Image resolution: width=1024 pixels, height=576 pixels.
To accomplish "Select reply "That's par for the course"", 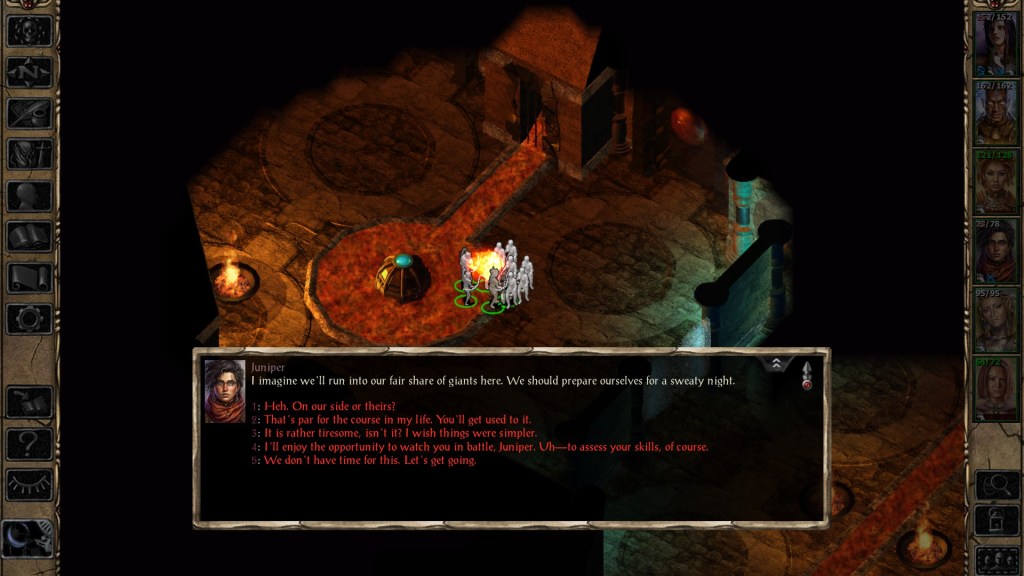I will [398, 420].
